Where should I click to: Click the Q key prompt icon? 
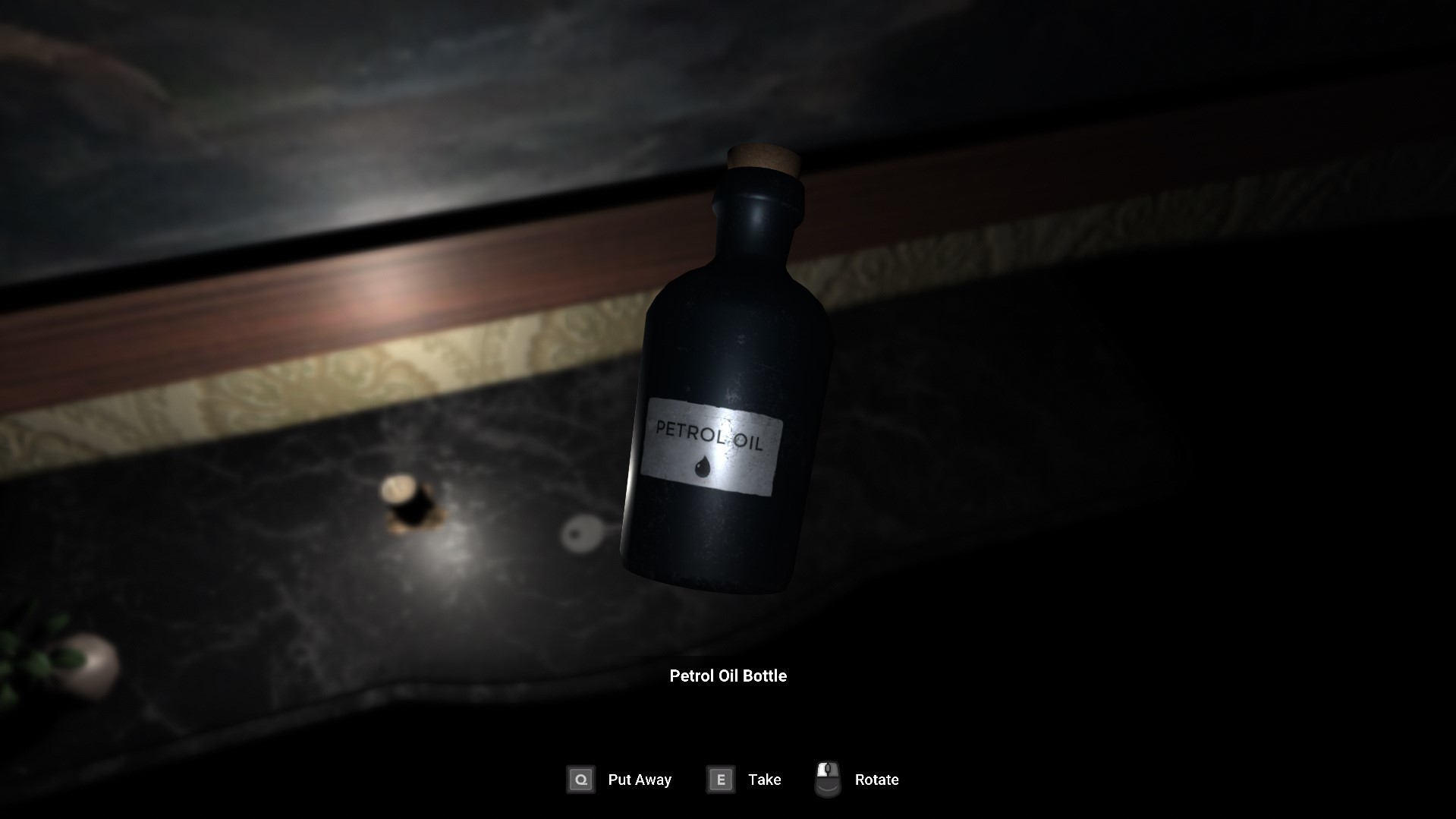580,780
